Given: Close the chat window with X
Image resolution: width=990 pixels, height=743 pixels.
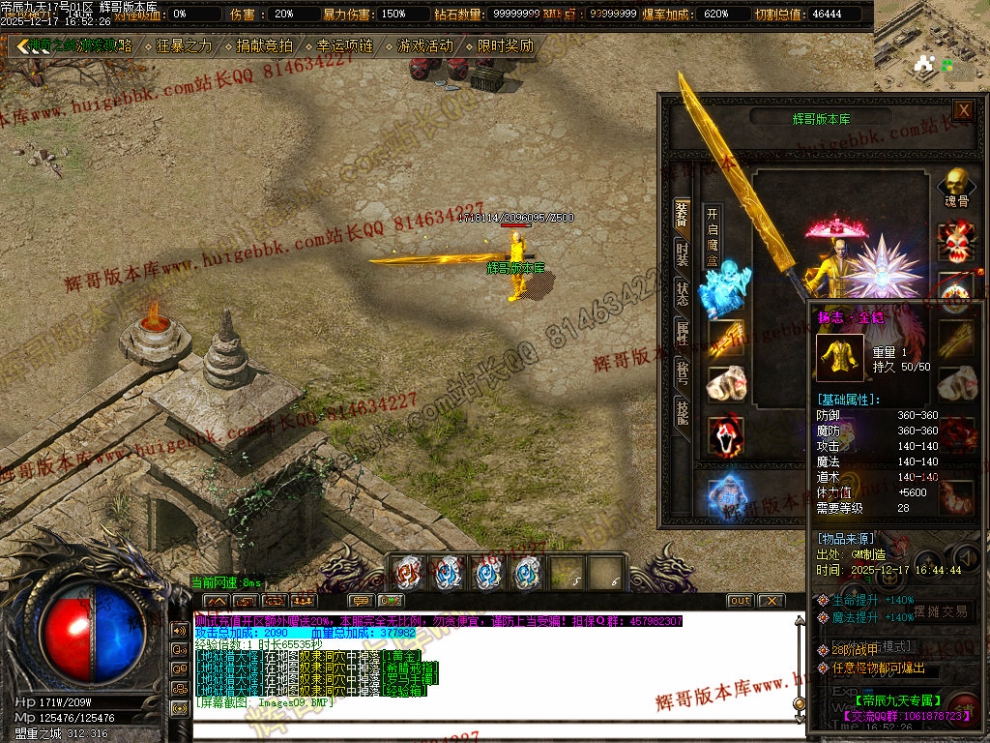Looking at the screenshot, I should [x=771, y=601].
